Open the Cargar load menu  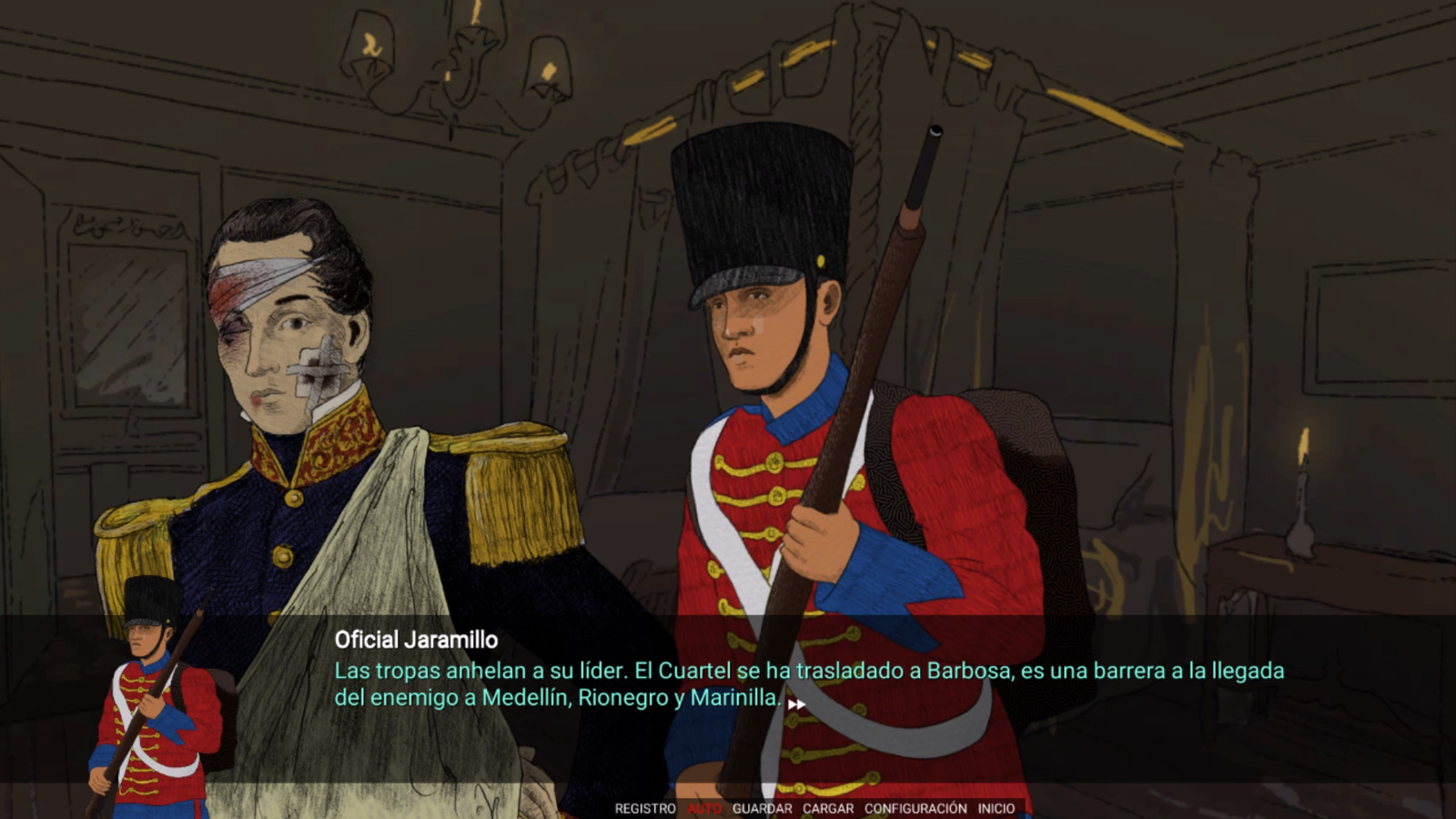(828, 808)
